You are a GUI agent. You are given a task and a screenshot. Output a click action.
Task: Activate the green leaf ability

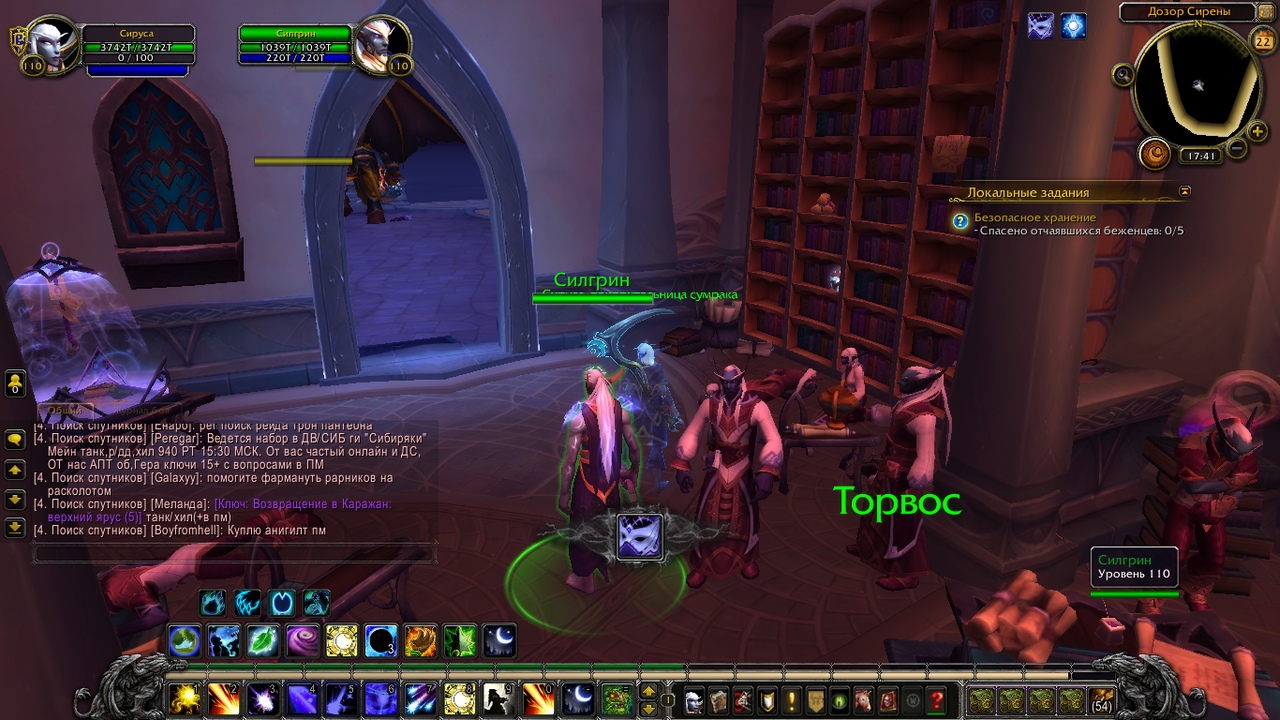(263, 640)
